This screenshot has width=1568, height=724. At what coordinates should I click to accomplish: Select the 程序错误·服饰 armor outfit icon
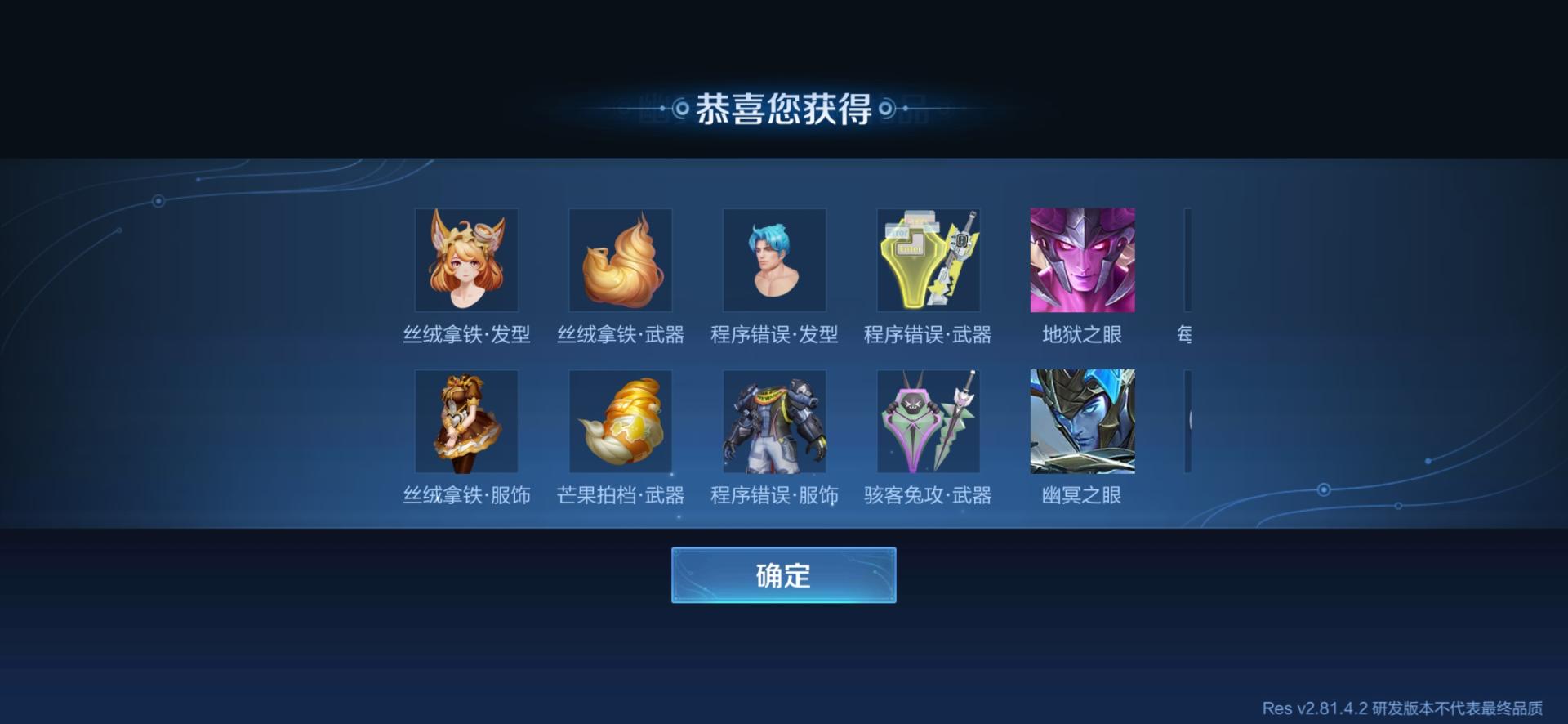point(773,421)
